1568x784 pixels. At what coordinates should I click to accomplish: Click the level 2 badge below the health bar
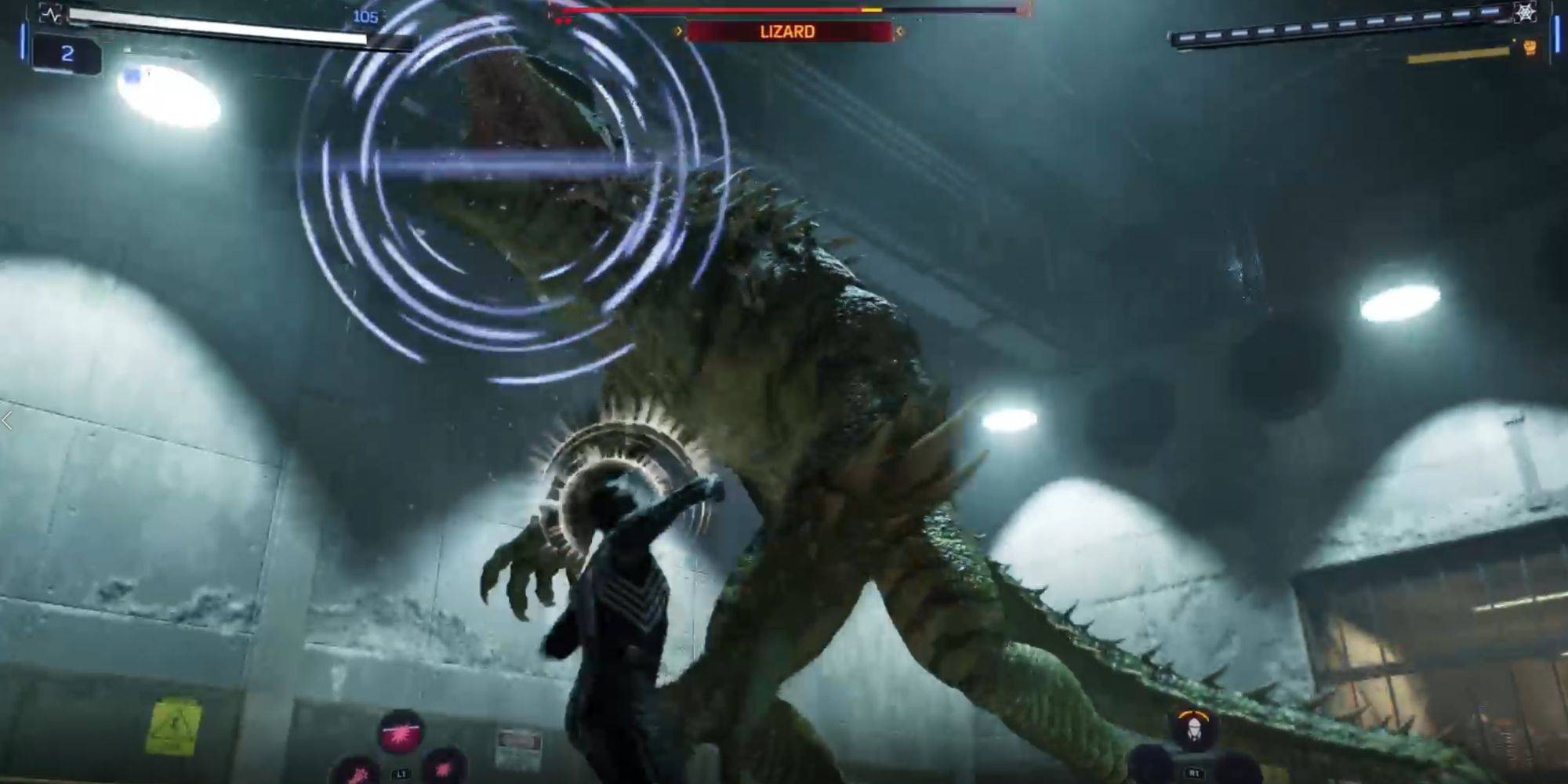[69, 53]
